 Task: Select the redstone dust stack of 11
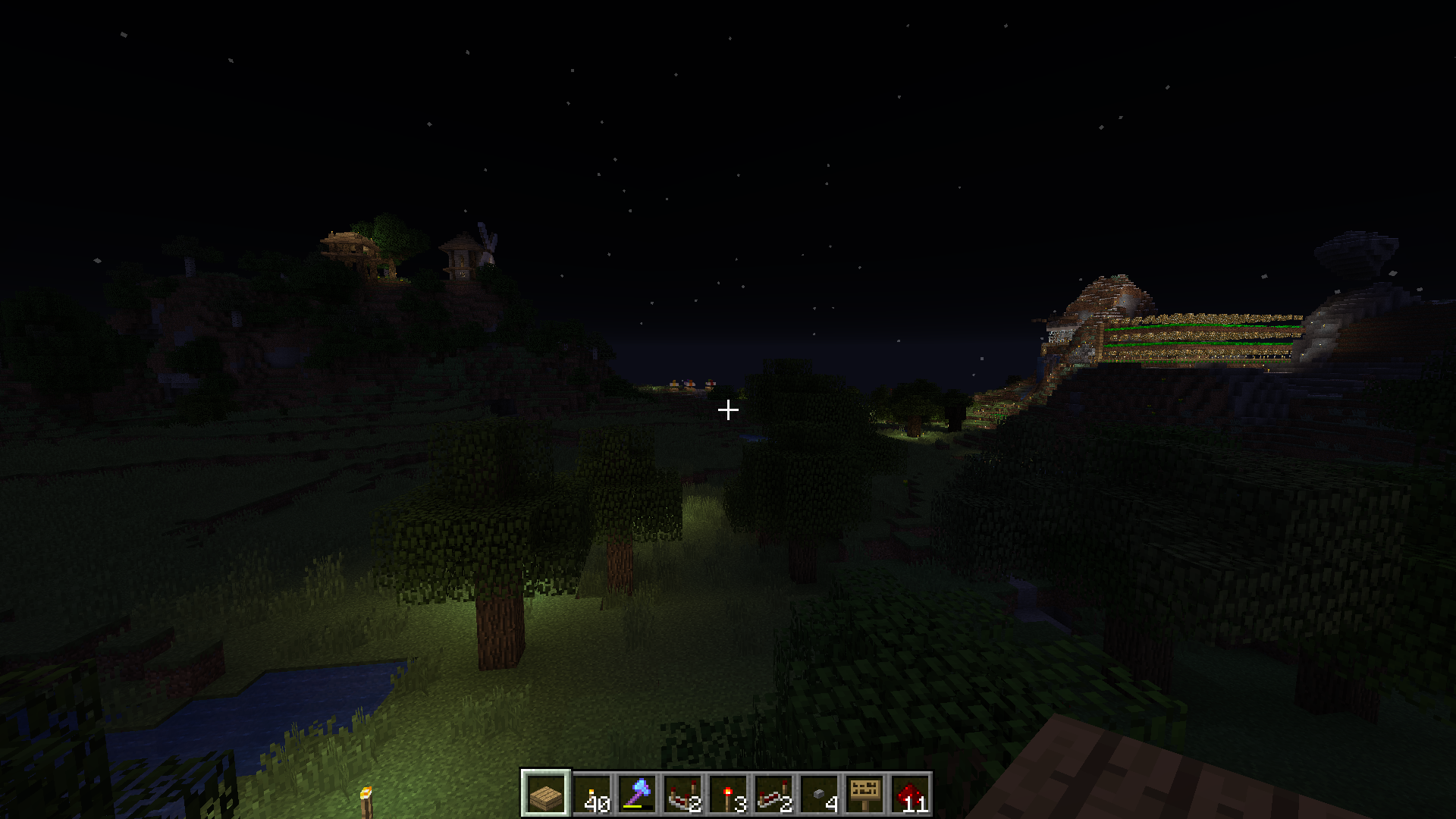(x=912, y=795)
